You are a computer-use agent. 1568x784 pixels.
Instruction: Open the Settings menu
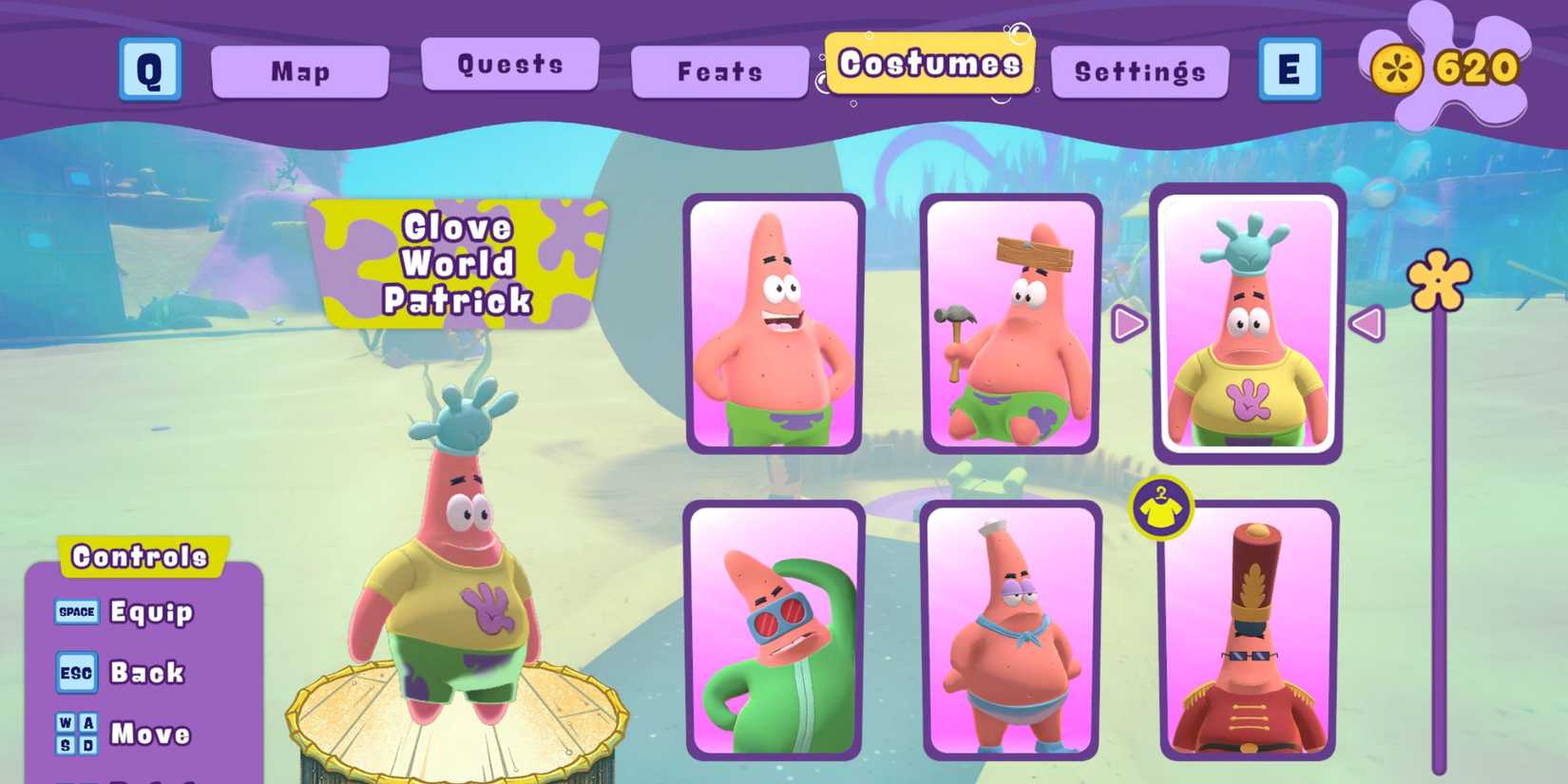[1139, 70]
